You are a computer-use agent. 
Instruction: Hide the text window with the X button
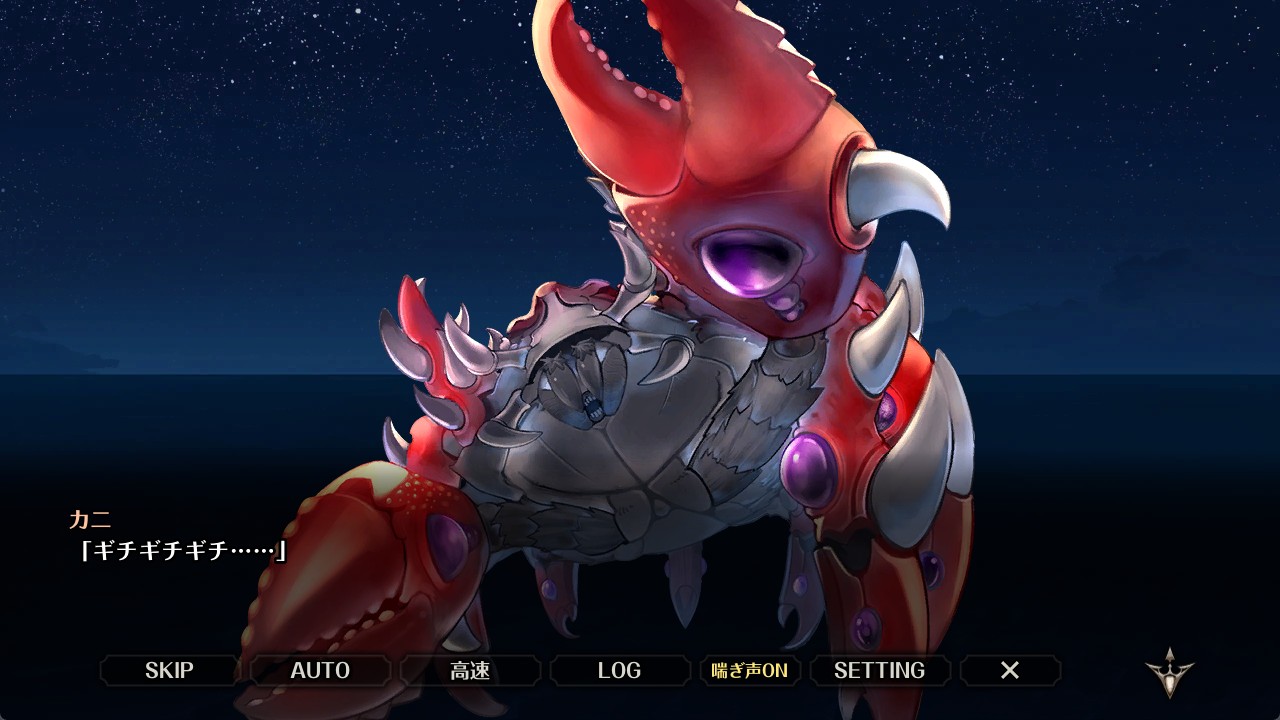click(x=1010, y=670)
